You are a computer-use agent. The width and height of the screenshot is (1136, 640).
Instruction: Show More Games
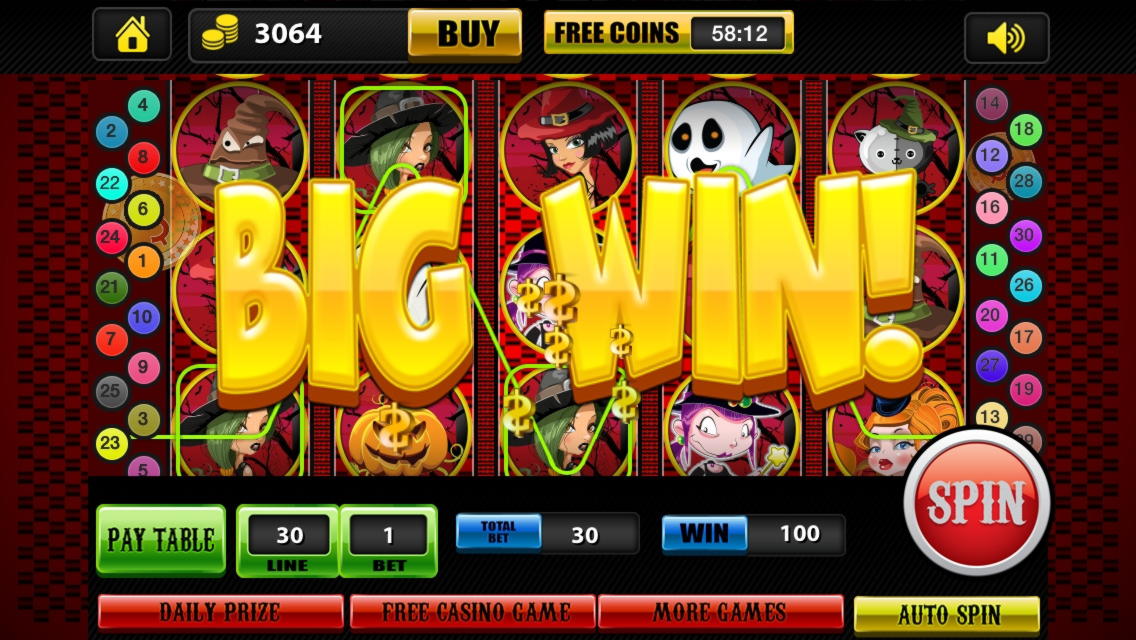[x=721, y=611]
